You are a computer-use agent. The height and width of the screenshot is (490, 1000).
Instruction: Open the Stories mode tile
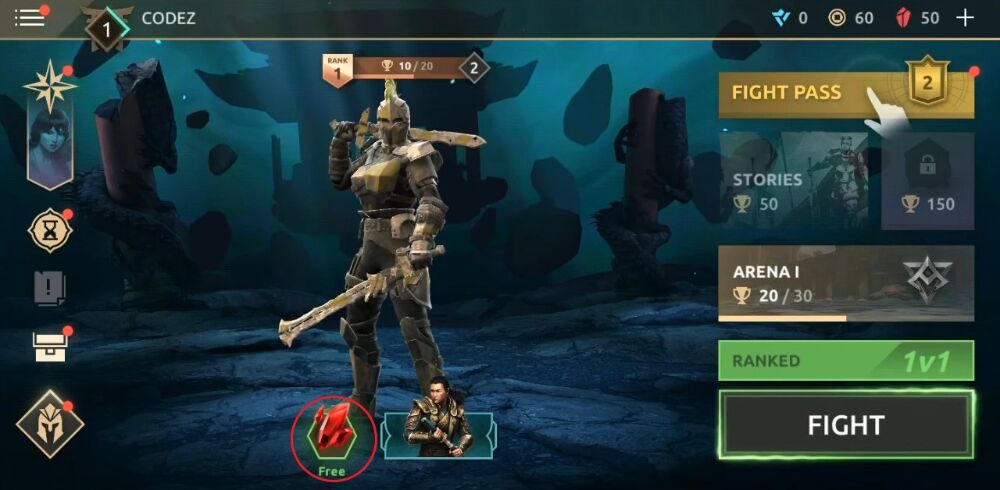tap(796, 182)
